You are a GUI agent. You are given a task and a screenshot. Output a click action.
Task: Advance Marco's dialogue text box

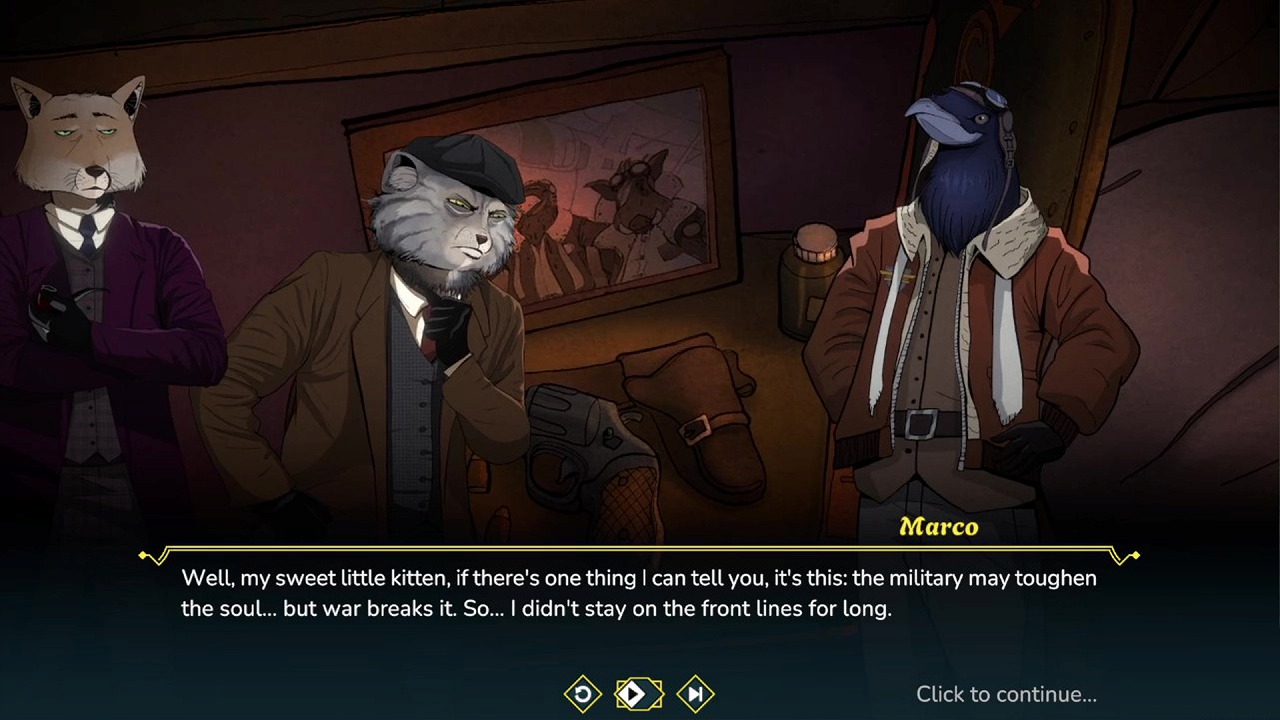[x=638, y=593]
